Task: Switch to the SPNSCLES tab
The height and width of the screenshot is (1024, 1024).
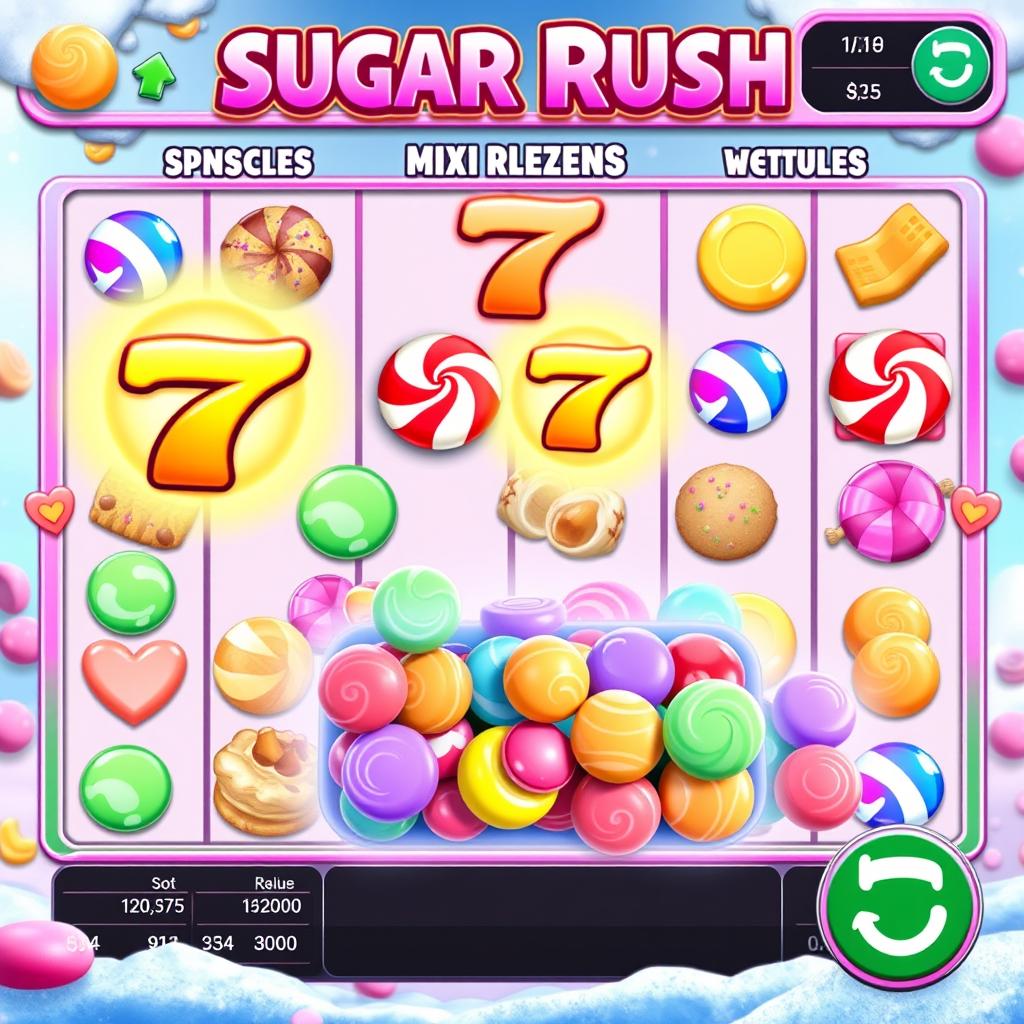Action: tap(238, 162)
